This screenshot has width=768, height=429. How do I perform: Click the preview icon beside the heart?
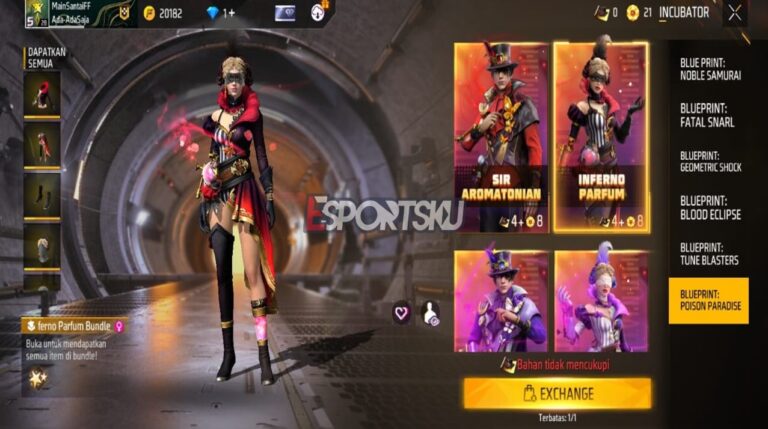coord(430,313)
